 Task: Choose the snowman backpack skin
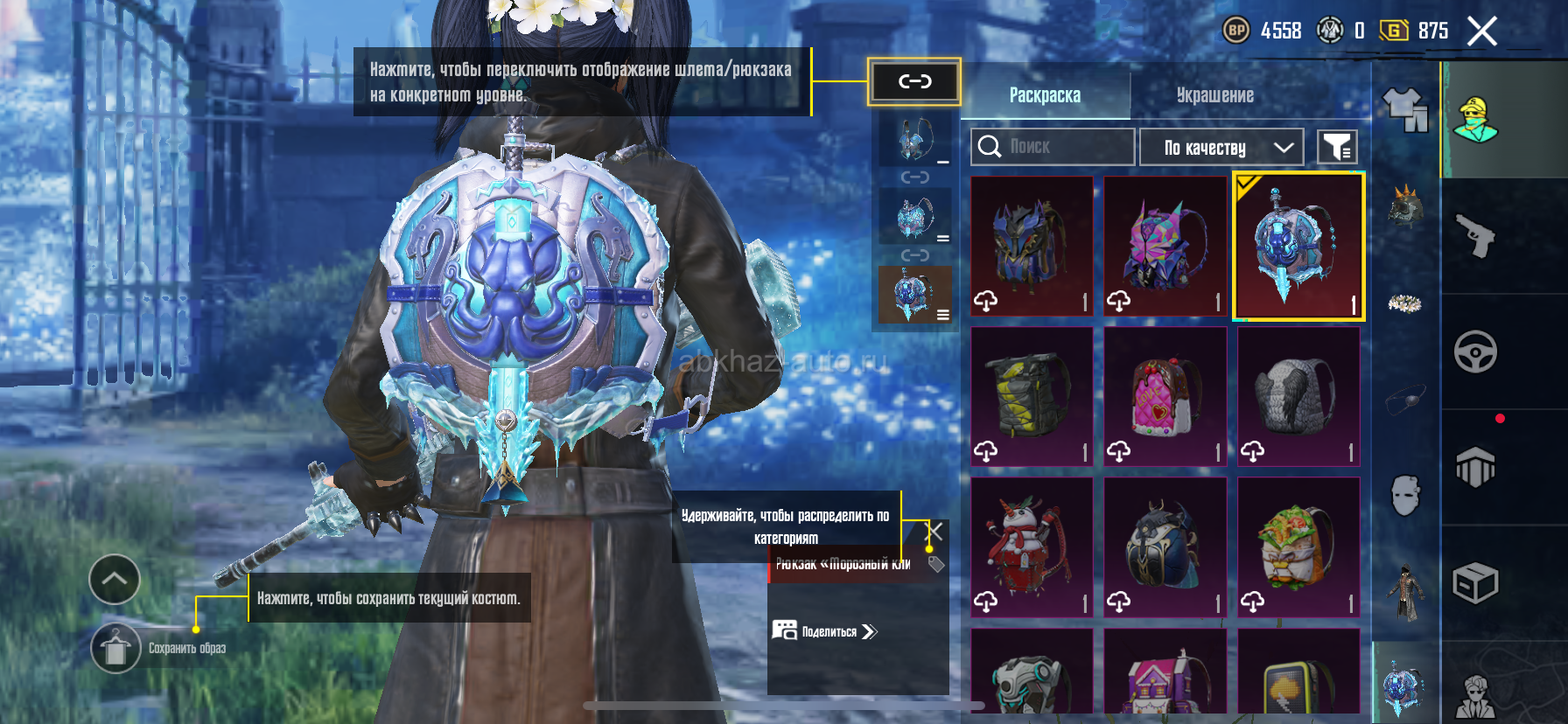pos(1032,547)
